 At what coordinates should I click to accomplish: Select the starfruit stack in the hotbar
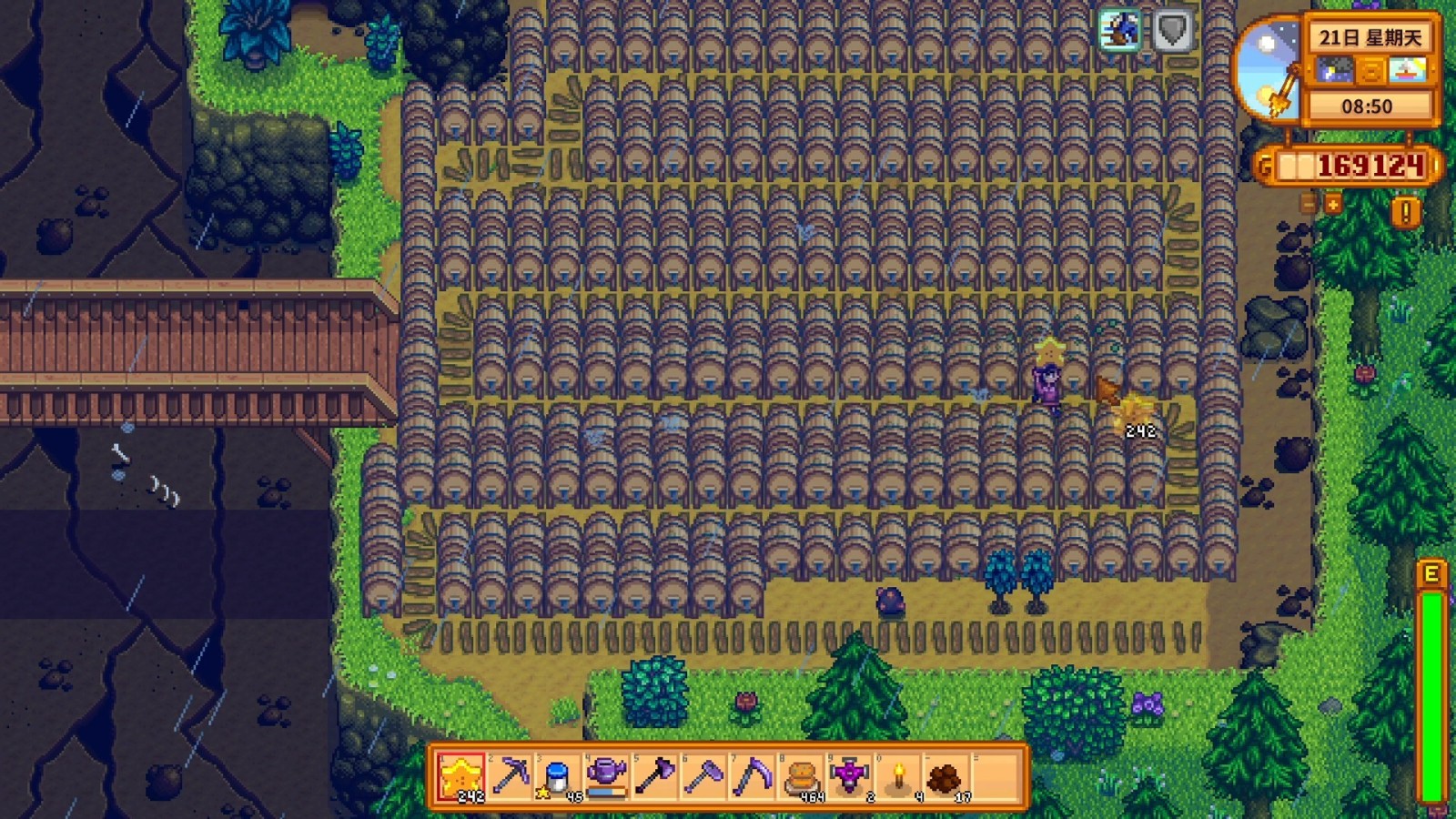click(461, 777)
